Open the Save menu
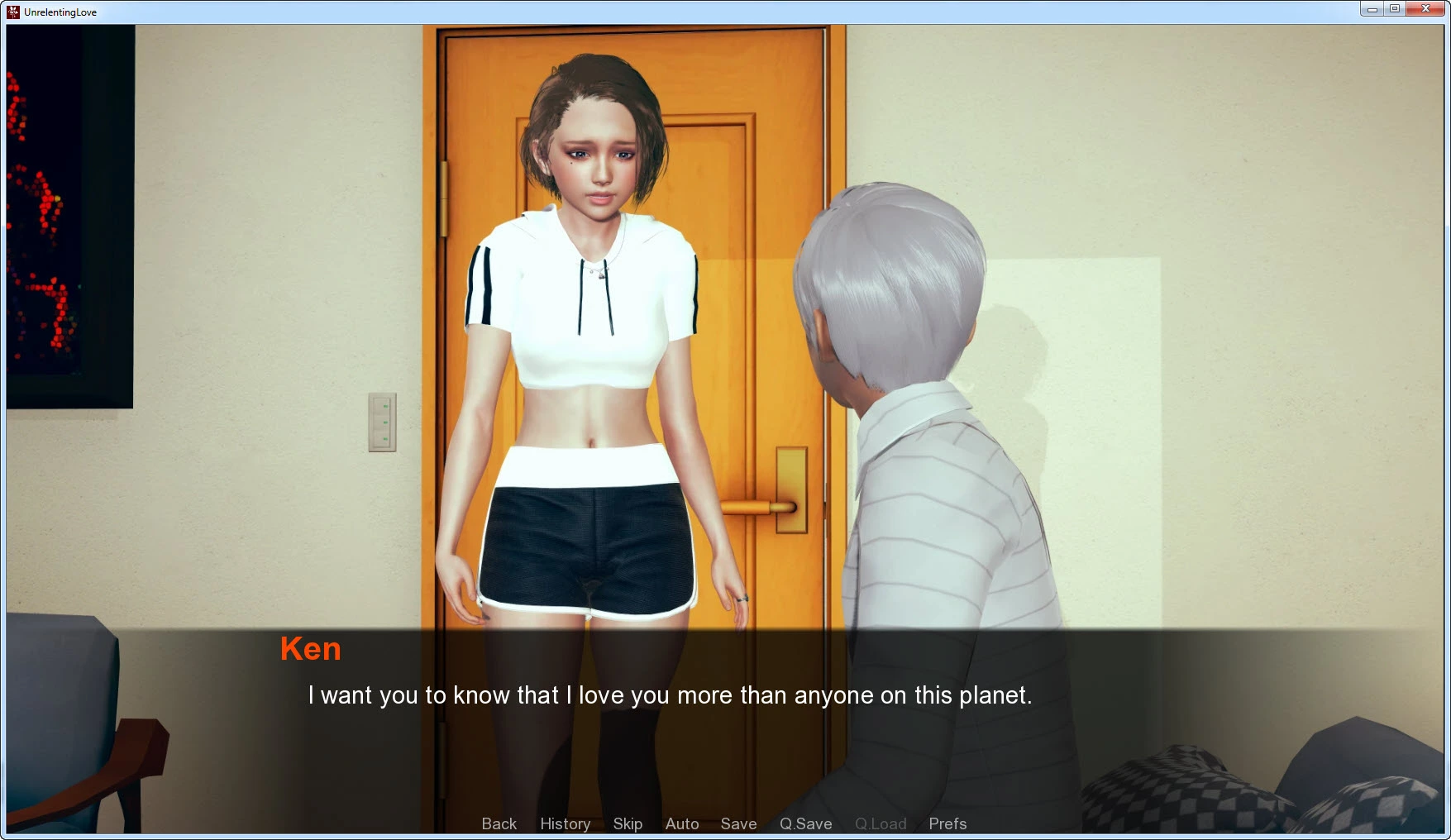 738,823
